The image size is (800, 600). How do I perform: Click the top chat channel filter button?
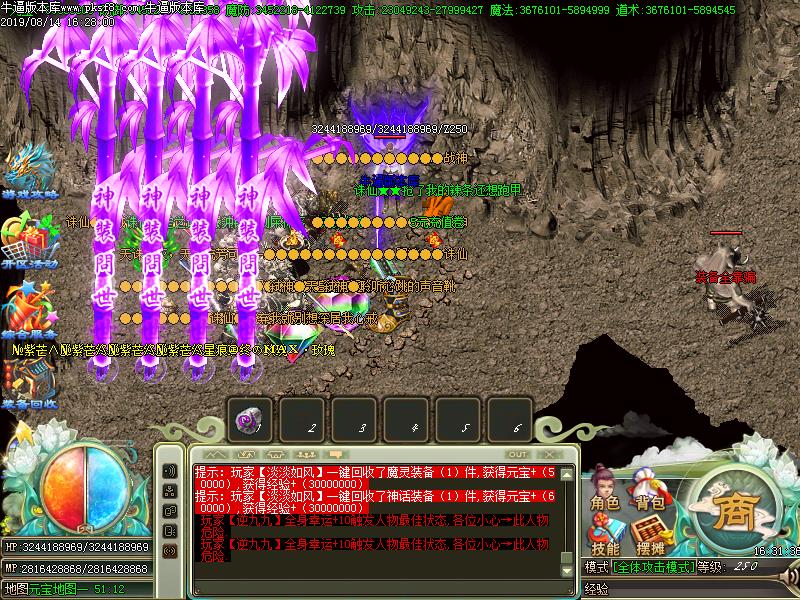tap(170, 471)
